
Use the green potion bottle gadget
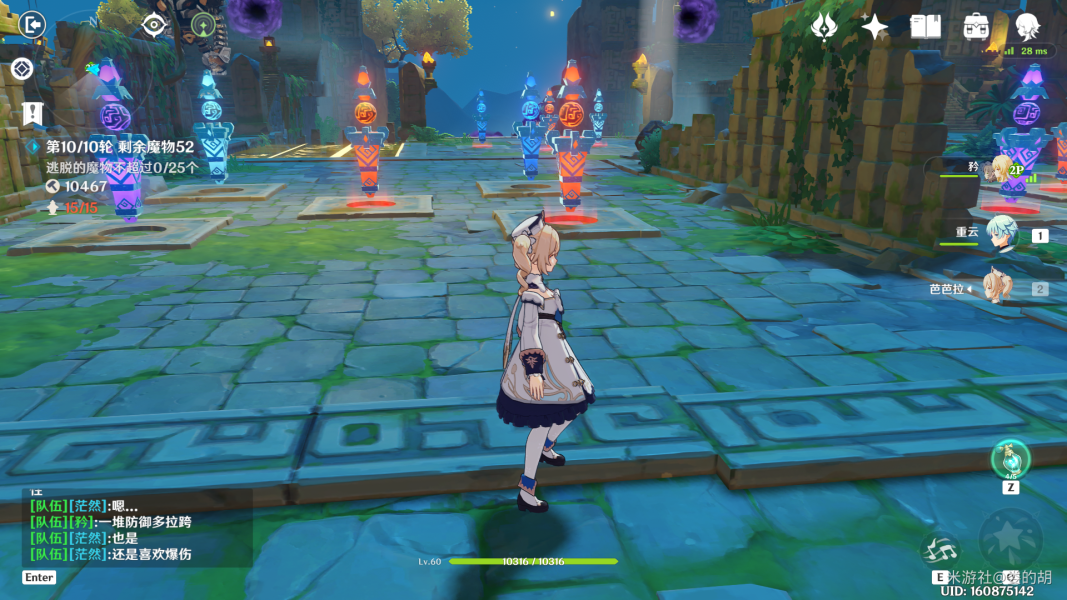coord(1010,459)
